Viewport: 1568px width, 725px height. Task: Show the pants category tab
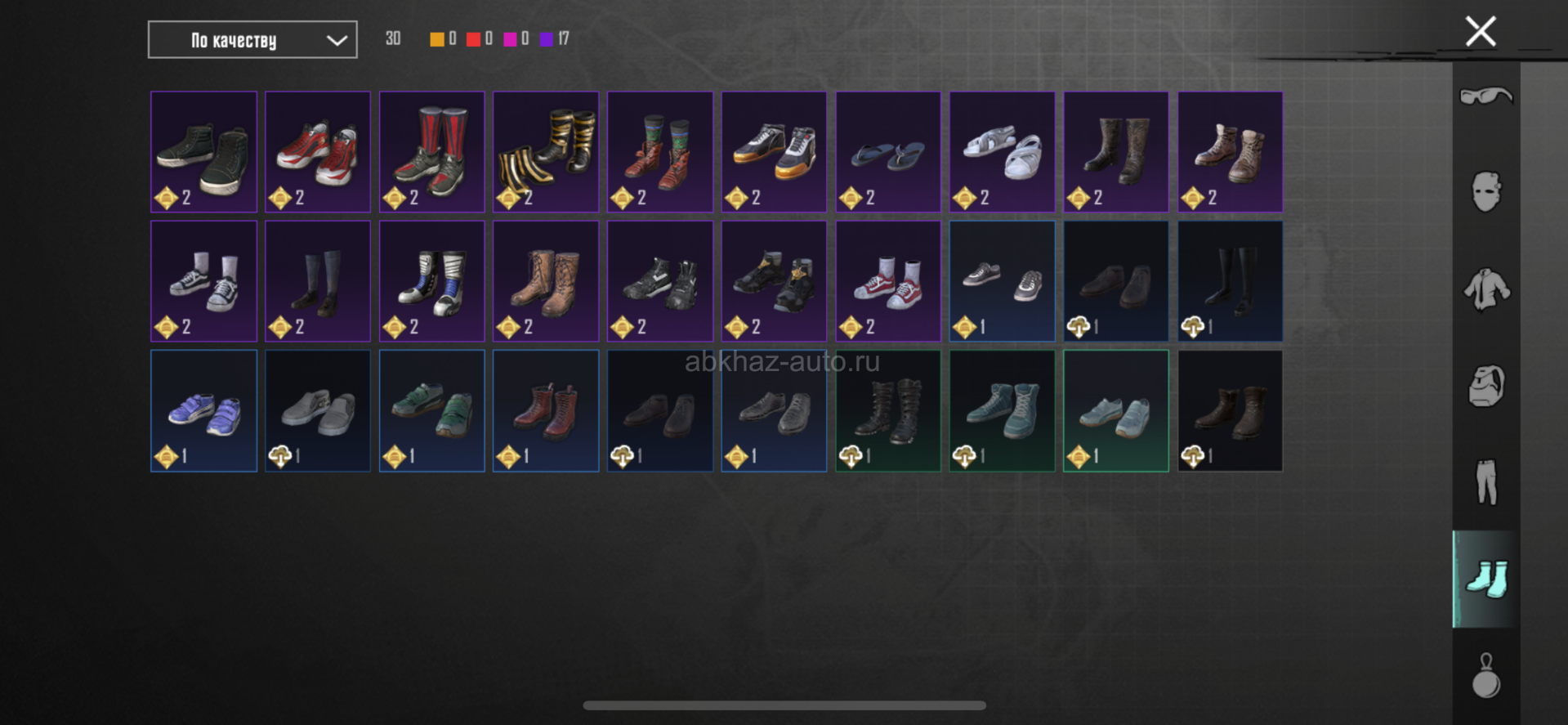[x=1485, y=482]
